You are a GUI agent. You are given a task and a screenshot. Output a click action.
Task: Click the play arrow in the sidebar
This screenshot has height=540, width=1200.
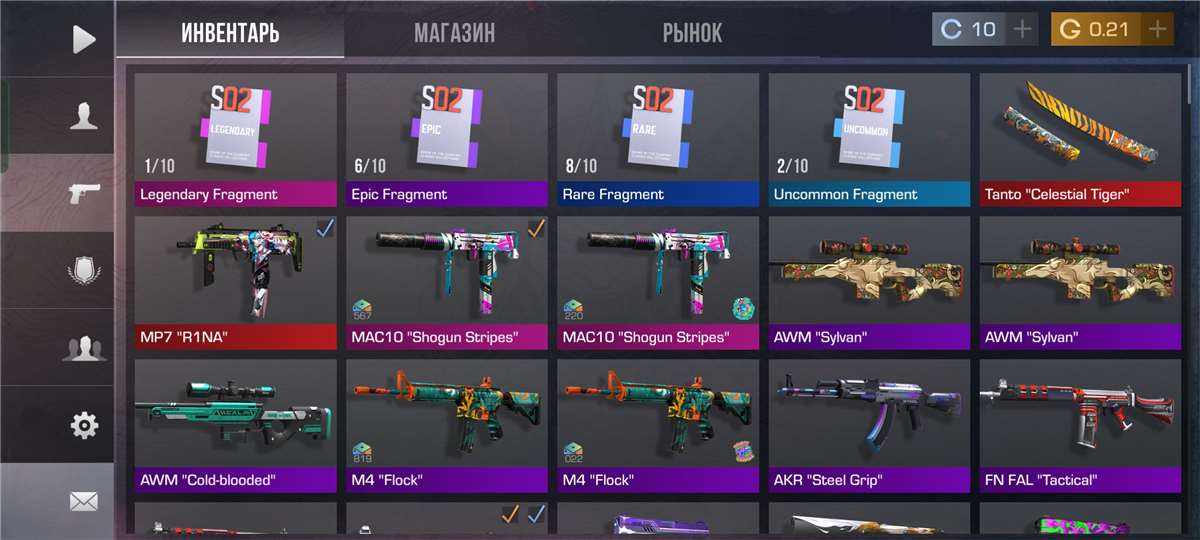click(84, 39)
